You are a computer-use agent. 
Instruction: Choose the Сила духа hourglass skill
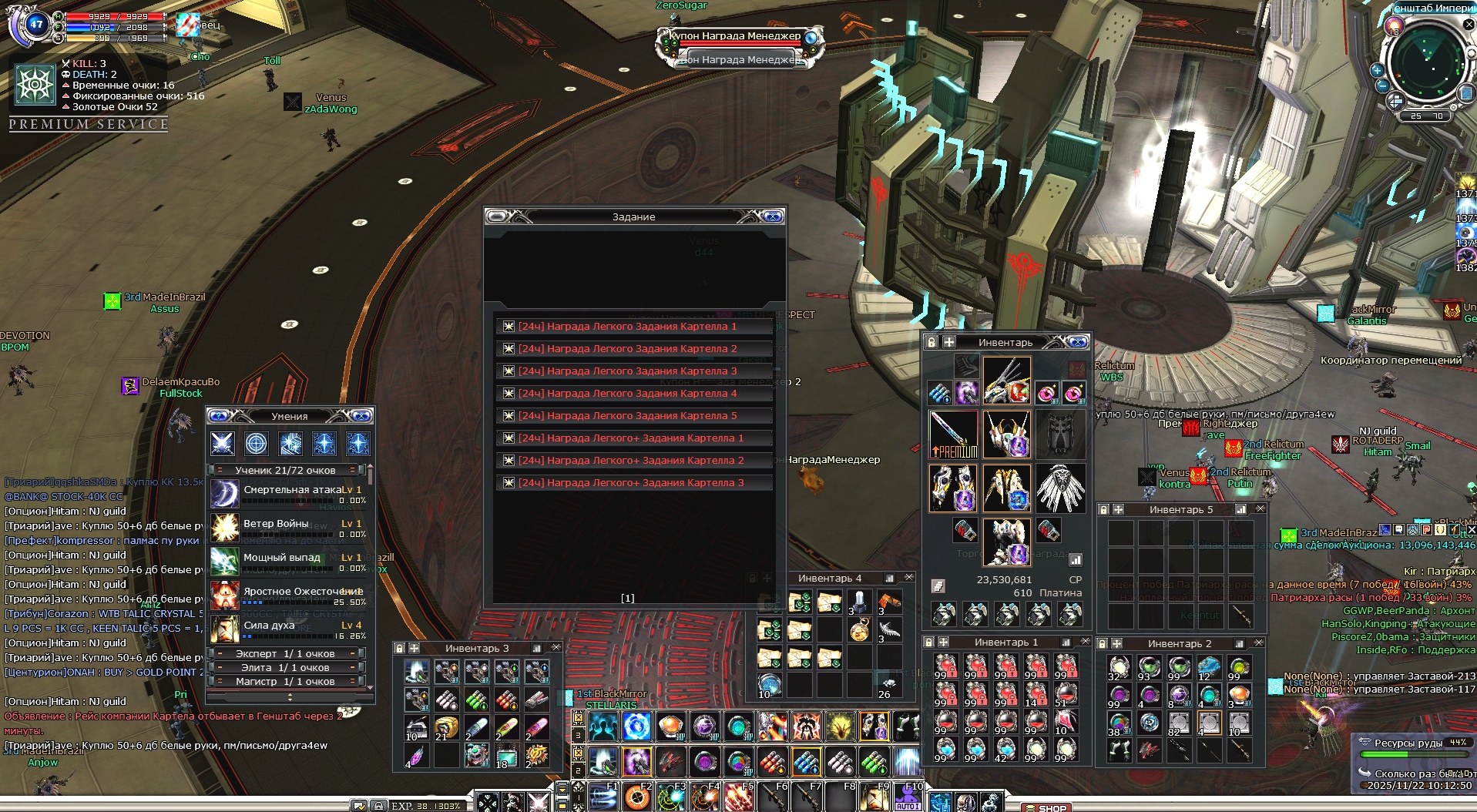pyautogui.click(x=225, y=629)
